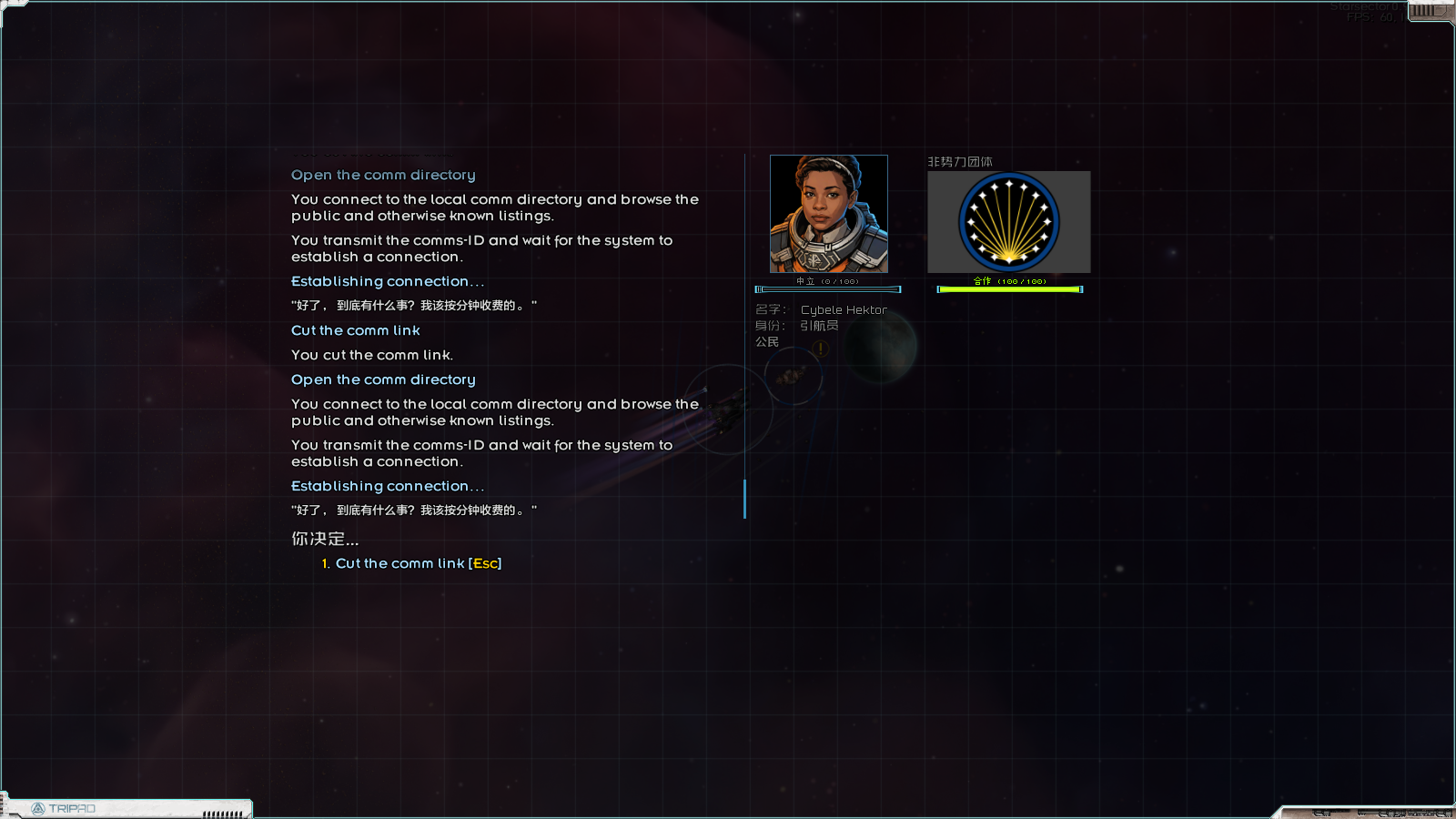Click Cybele Hektor's portrait
Screen dimensions: 1456x819
point(829,214)
